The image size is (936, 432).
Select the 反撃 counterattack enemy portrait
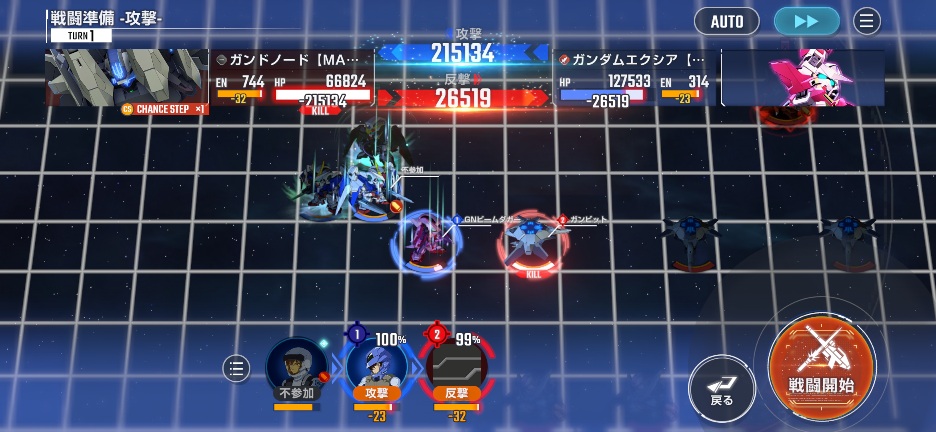[456, 368]
